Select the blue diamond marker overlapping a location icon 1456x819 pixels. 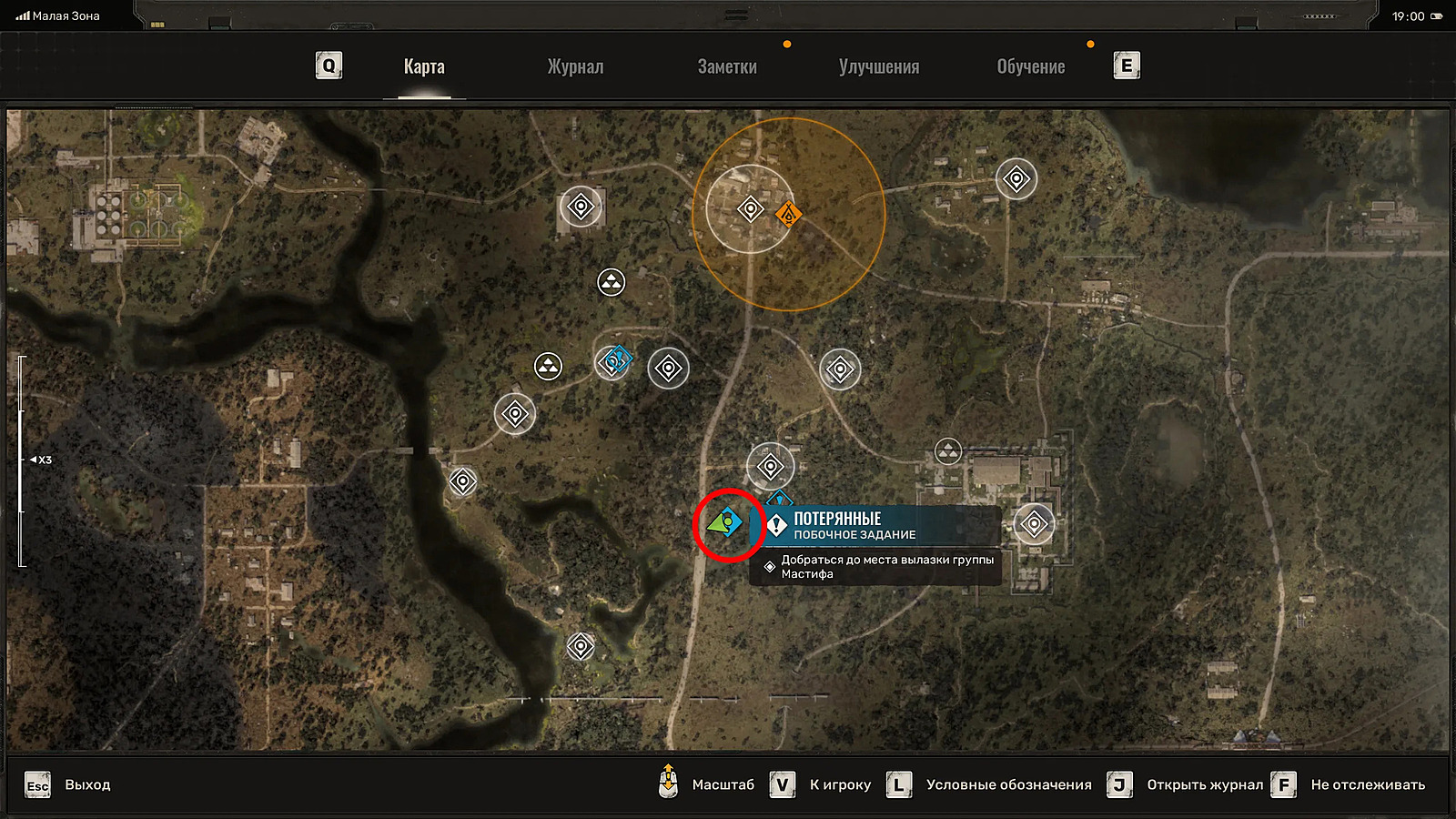click(621, 359)
